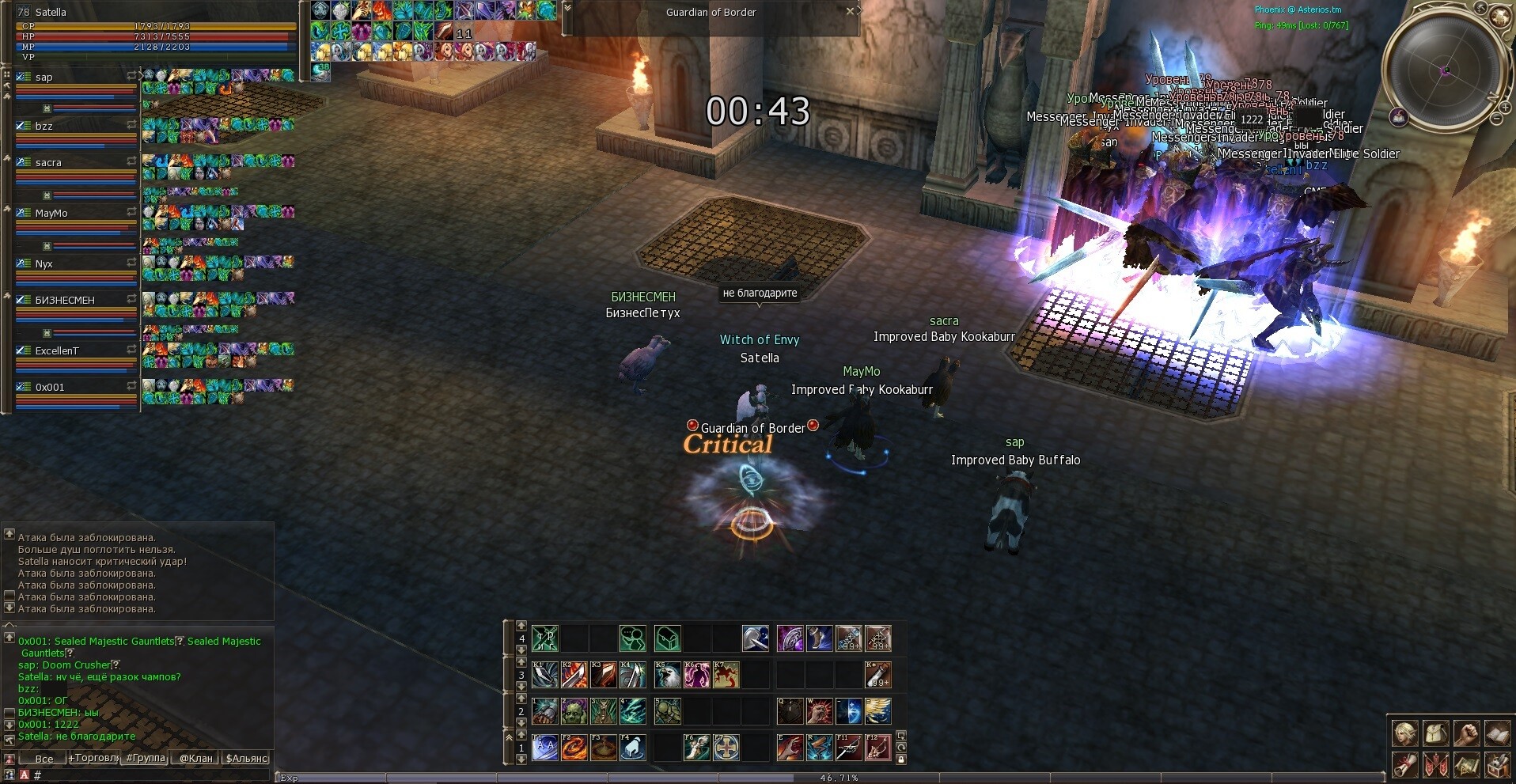Activate the K5 eagle skill

coord(667,675)
